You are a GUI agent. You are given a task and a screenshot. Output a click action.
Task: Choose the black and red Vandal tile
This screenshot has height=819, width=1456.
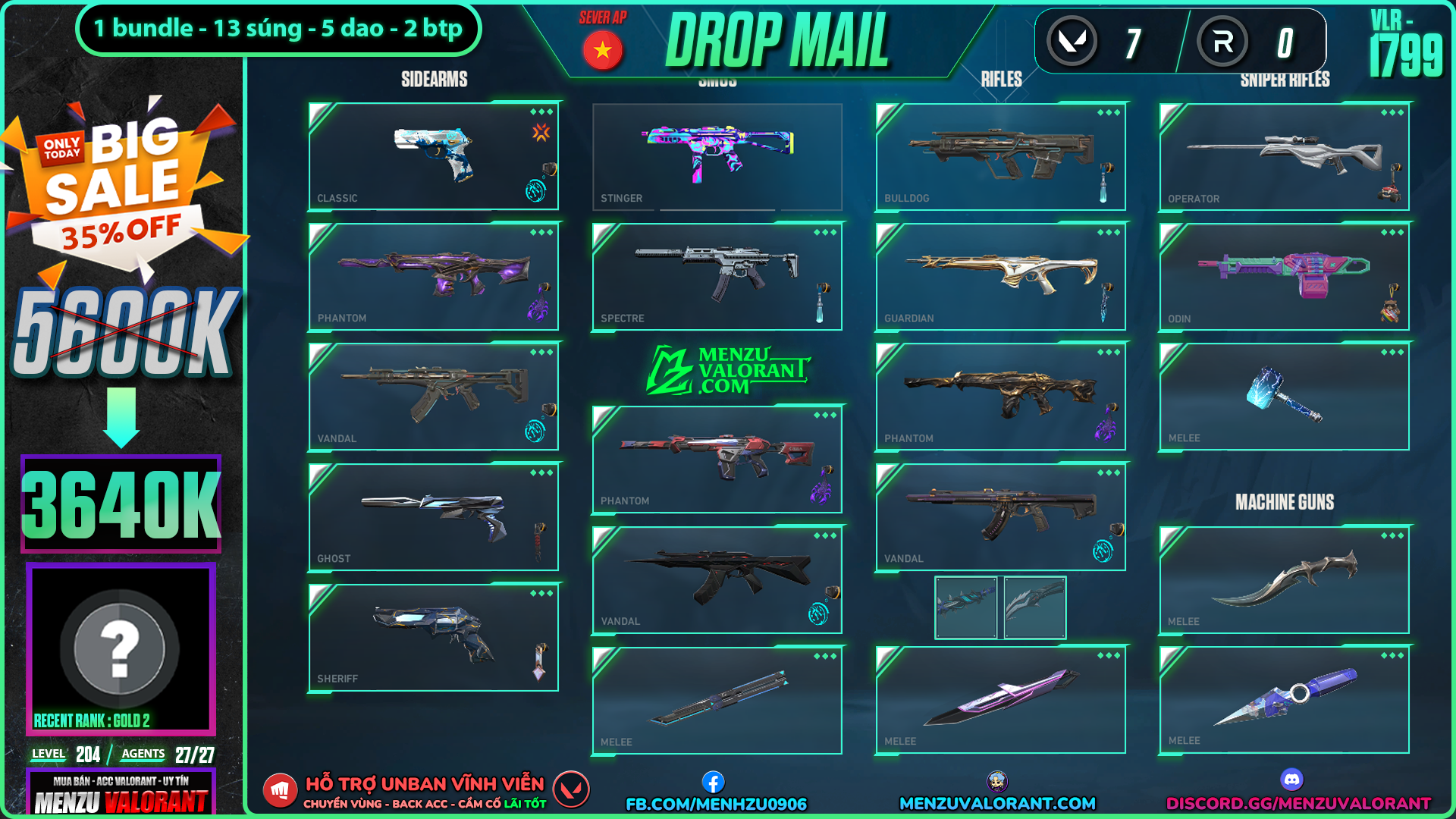(717, 580)
